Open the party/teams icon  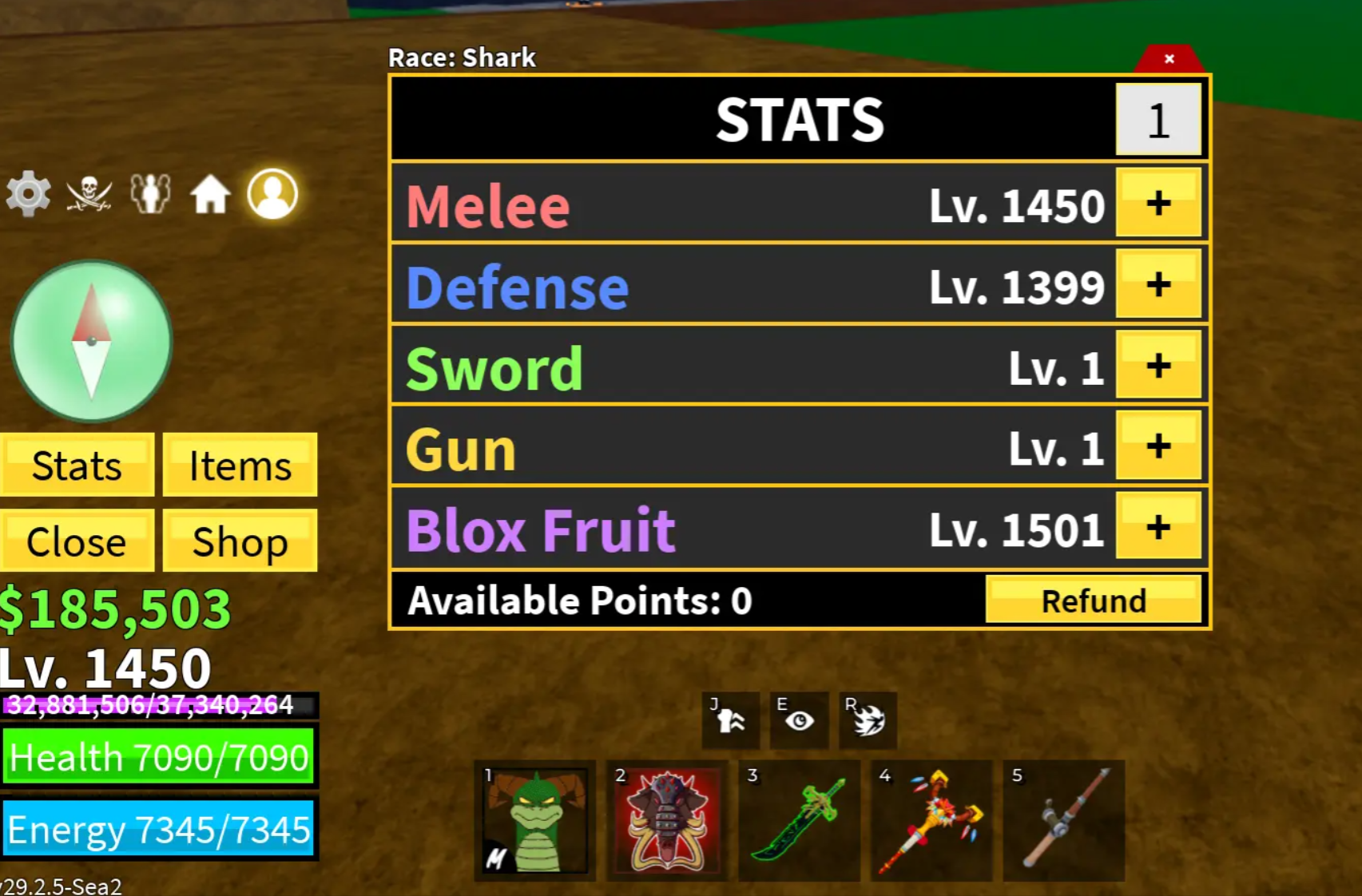[x=152, y=193]
